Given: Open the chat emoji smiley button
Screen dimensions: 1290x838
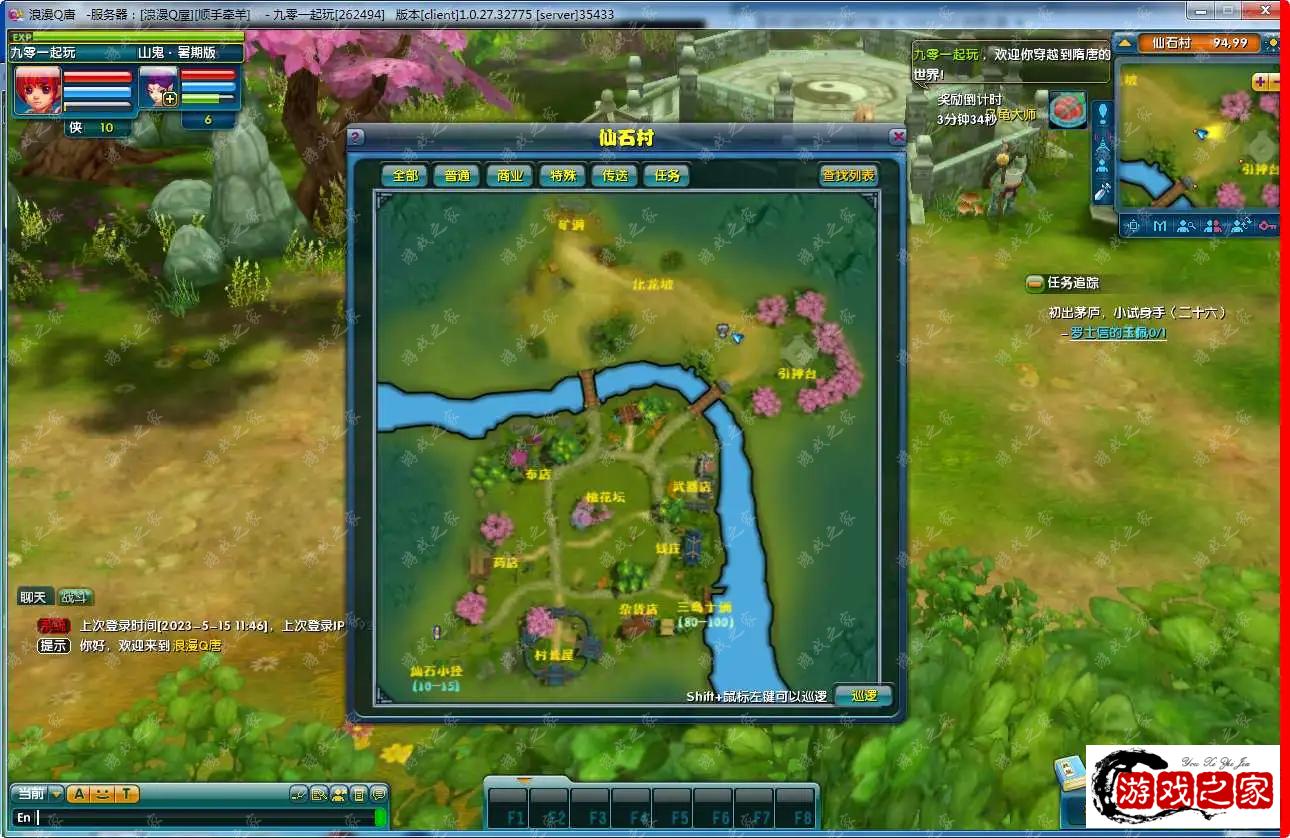Looking at the screenshot, I should [102, 794].
